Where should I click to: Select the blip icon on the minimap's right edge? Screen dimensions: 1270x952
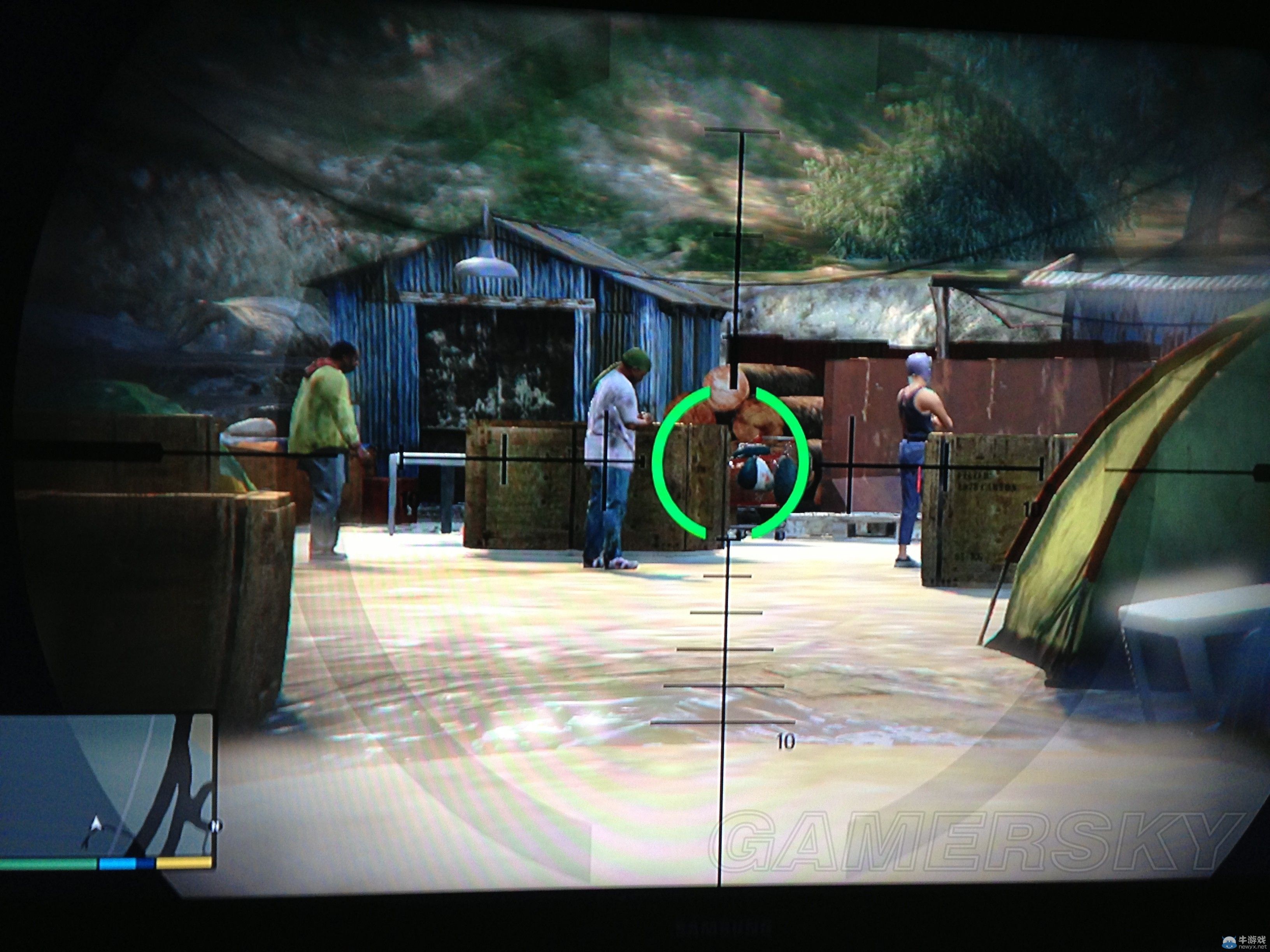pyautogui.click(x=215, y=825)
